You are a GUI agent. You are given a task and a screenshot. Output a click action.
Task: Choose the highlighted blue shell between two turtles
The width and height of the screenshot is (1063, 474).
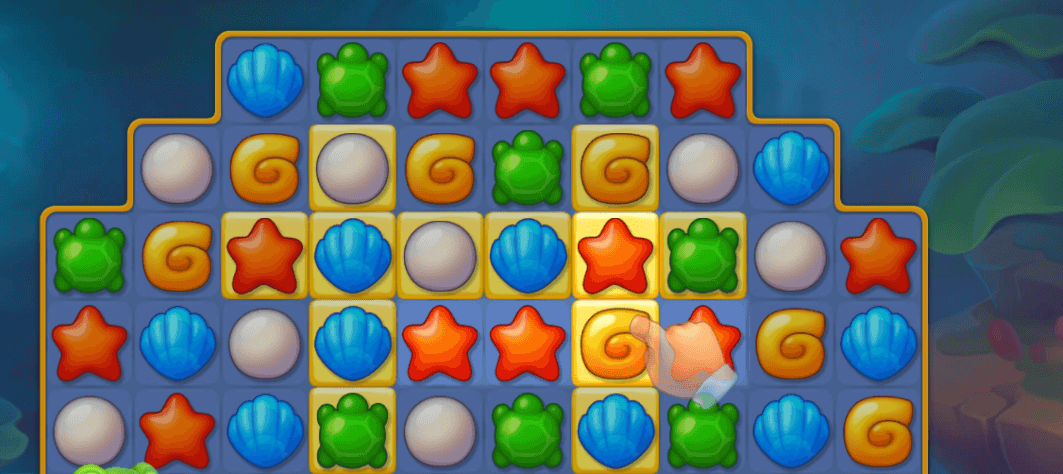tap(614, 429)
